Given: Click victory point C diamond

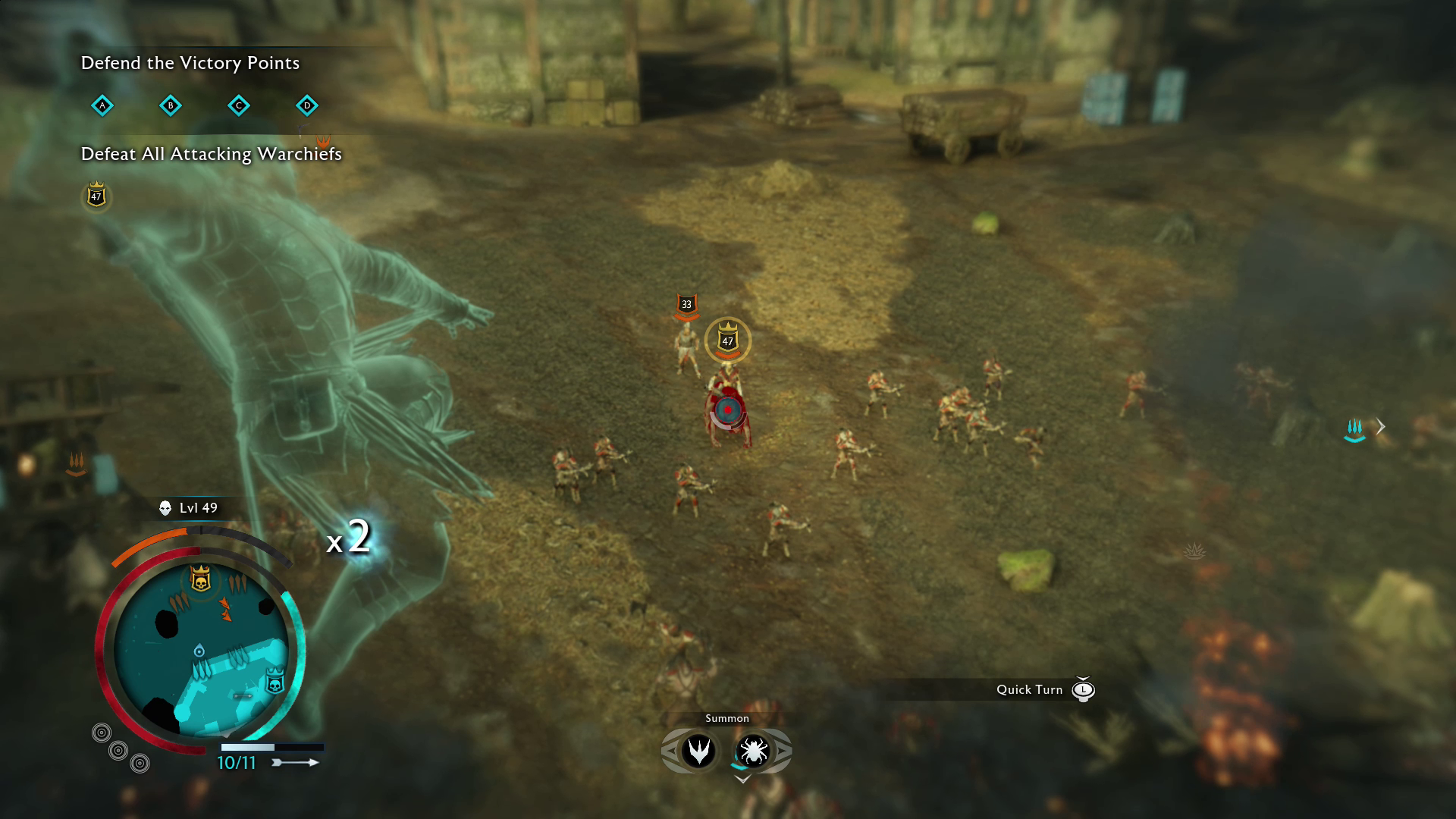Looking at the screenshot, I should (x=239, y=105).
